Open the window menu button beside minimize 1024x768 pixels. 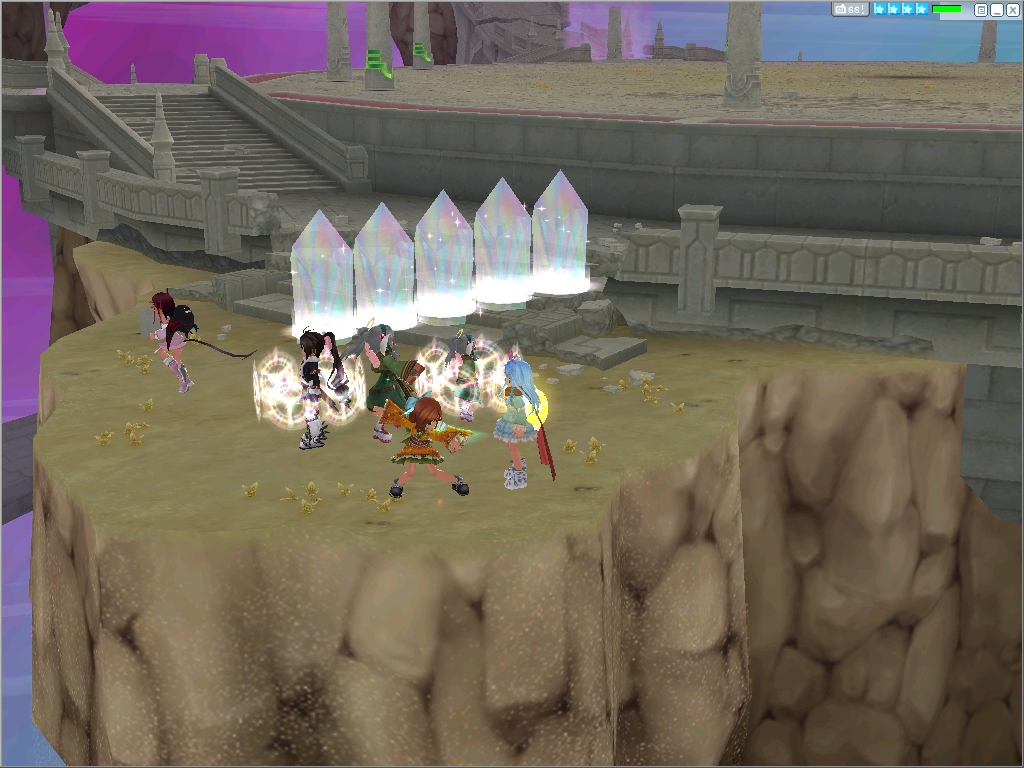(x=981, y=9)
